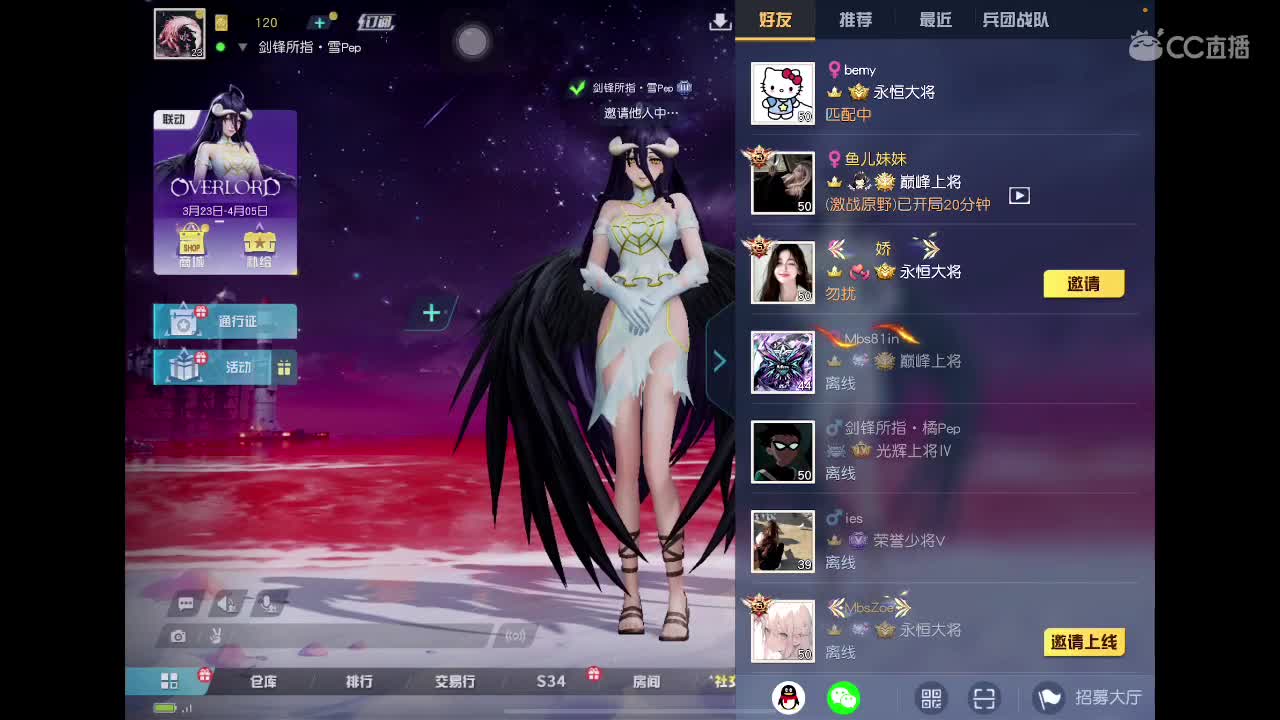Click the QR code icon near 招募大厅
The image size is (1280, 720).
[929, 697]
